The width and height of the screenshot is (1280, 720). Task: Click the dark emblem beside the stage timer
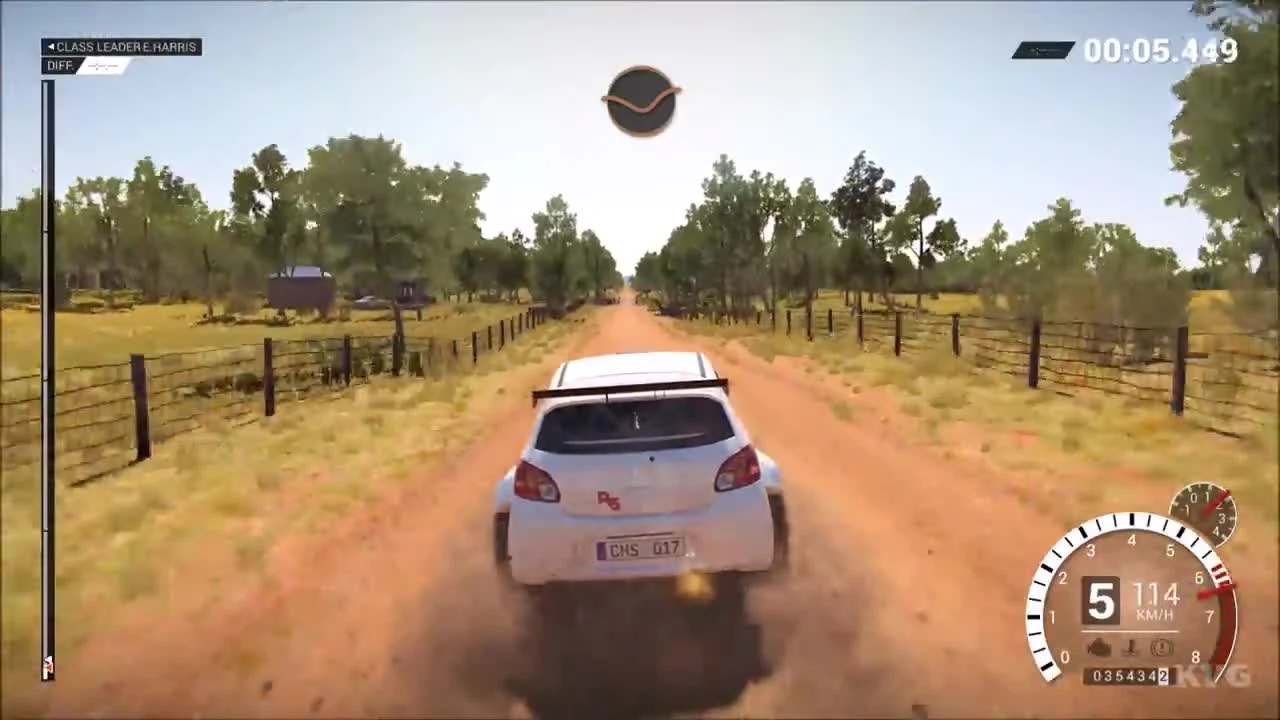click(1043, 49)
